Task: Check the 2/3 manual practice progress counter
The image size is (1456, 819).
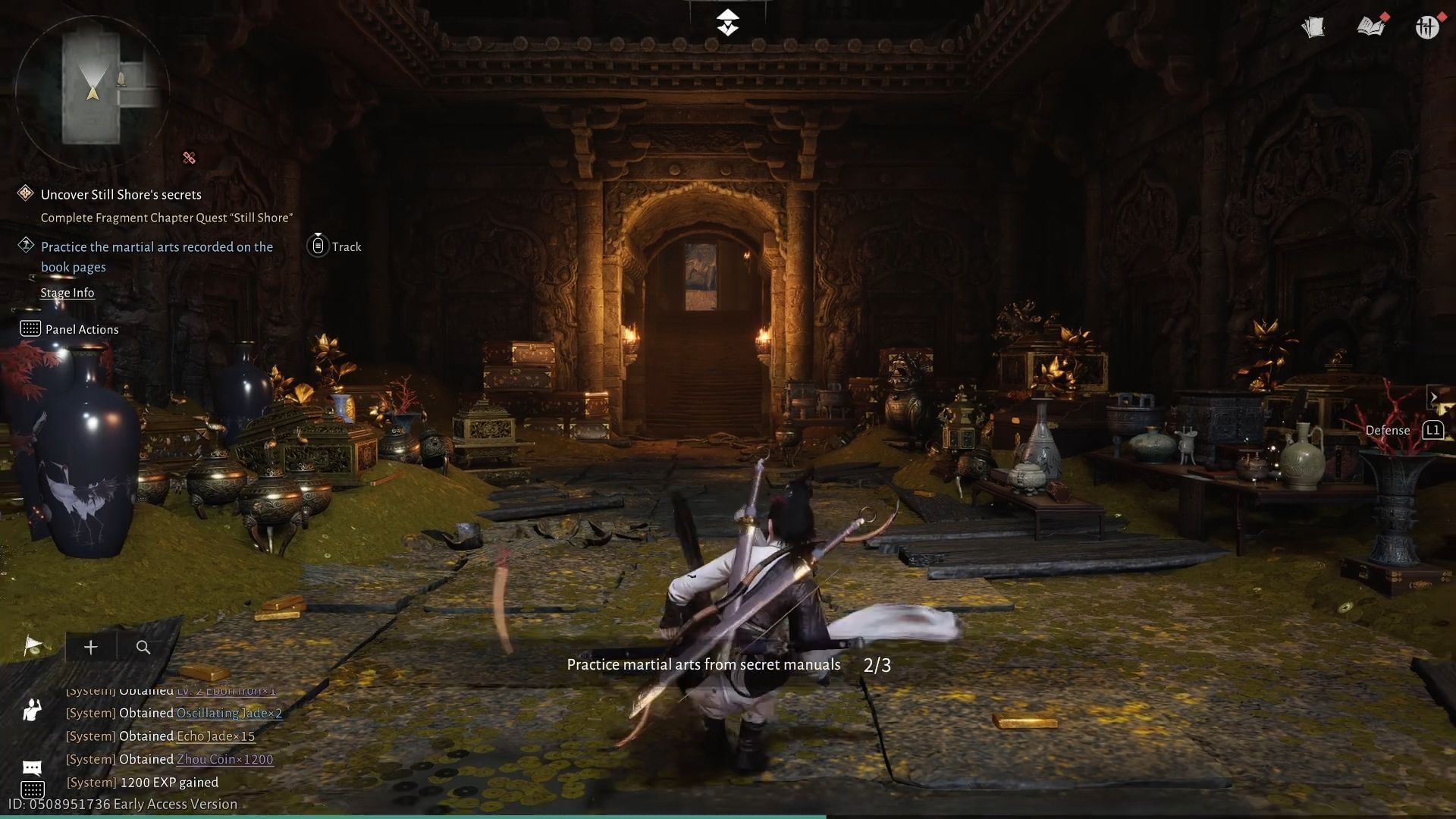Action: pos(877,664)
